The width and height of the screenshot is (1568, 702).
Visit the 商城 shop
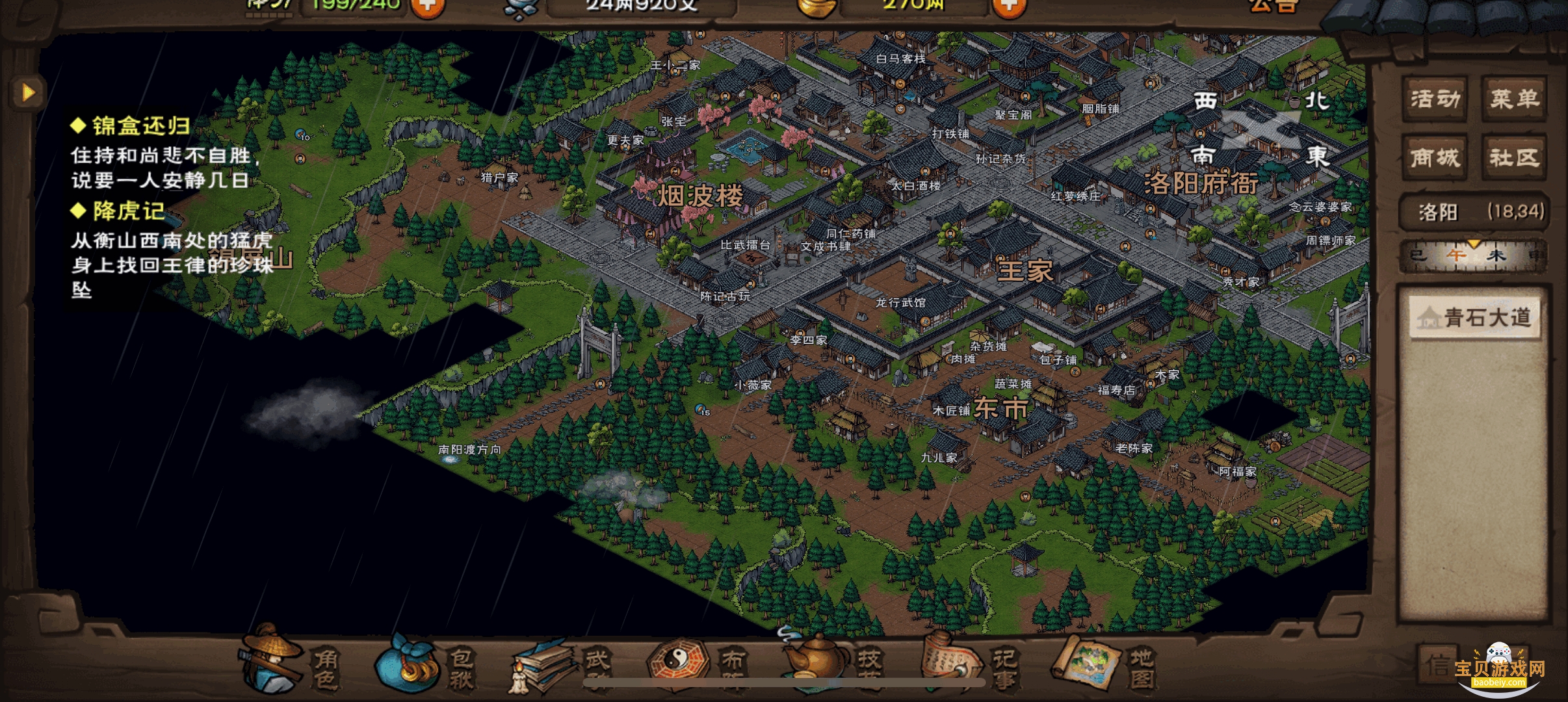coord(1435,157)
